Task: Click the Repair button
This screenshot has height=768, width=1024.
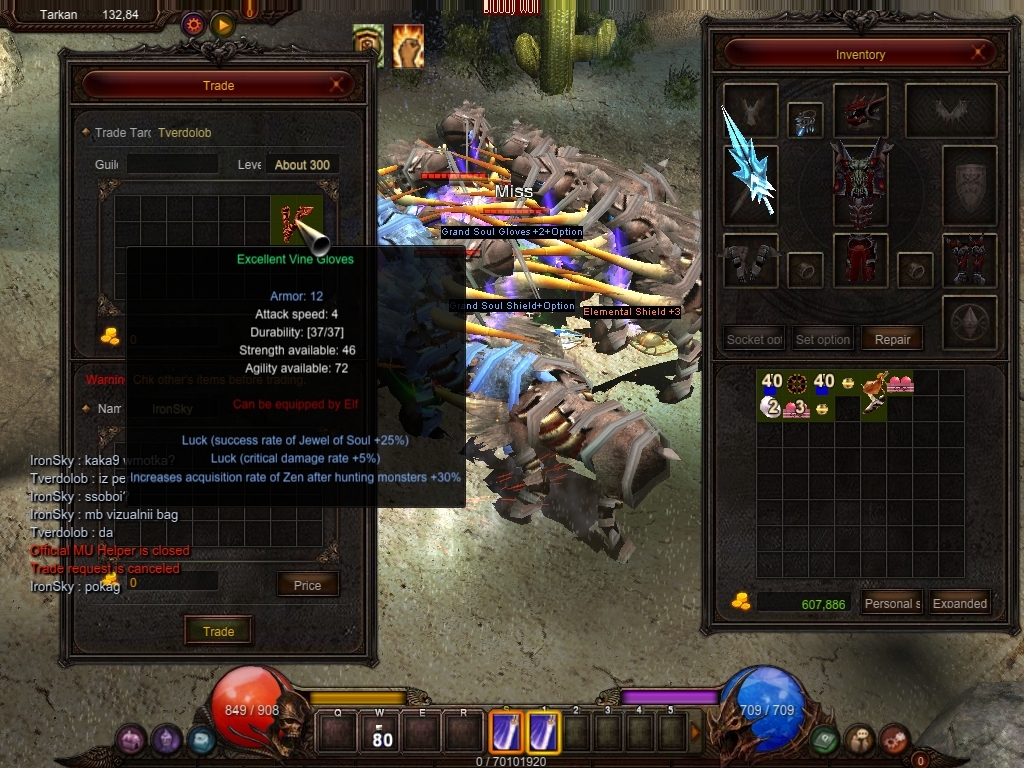Action: tap(892, 339)
